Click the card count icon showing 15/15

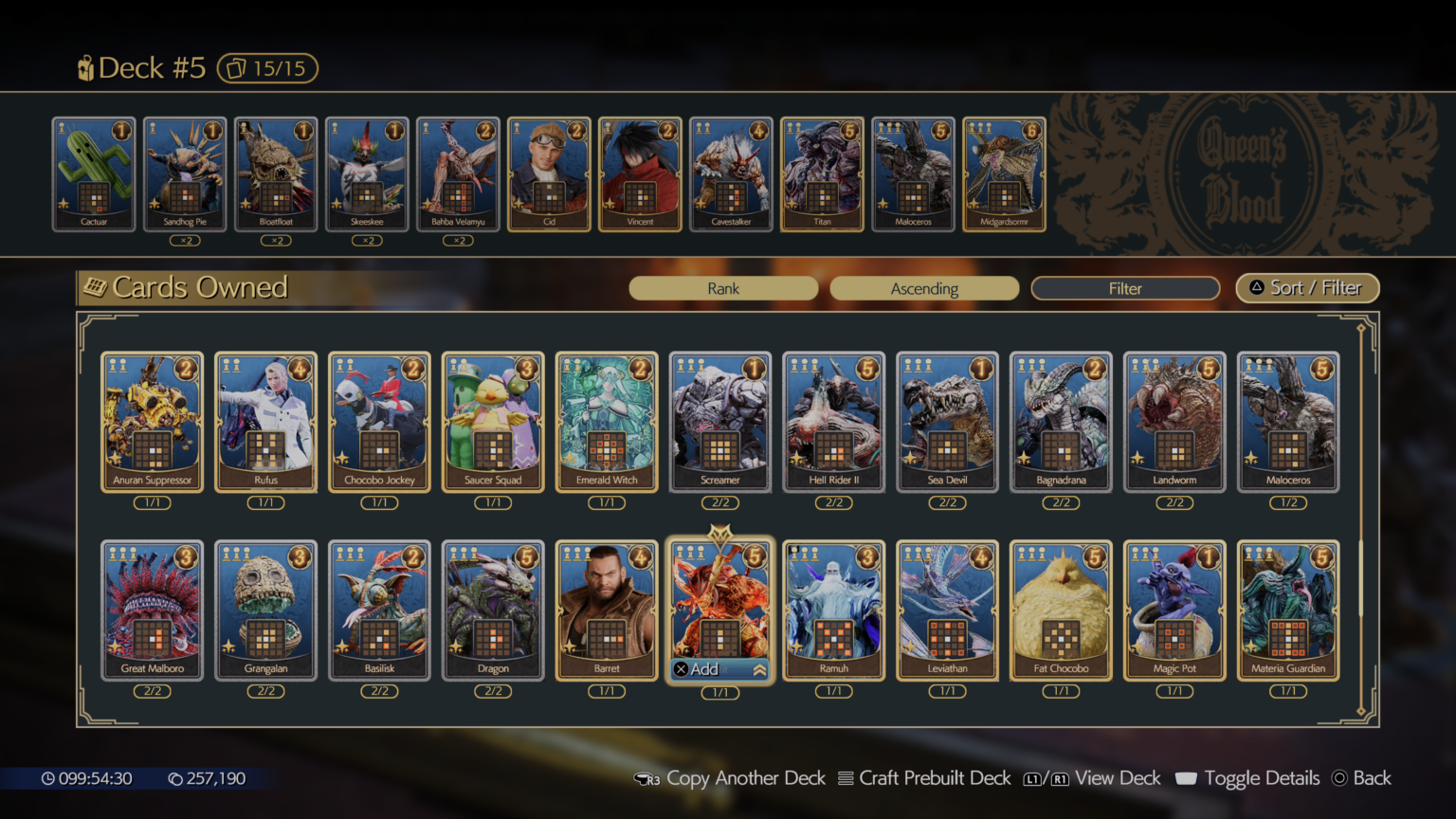266,67
